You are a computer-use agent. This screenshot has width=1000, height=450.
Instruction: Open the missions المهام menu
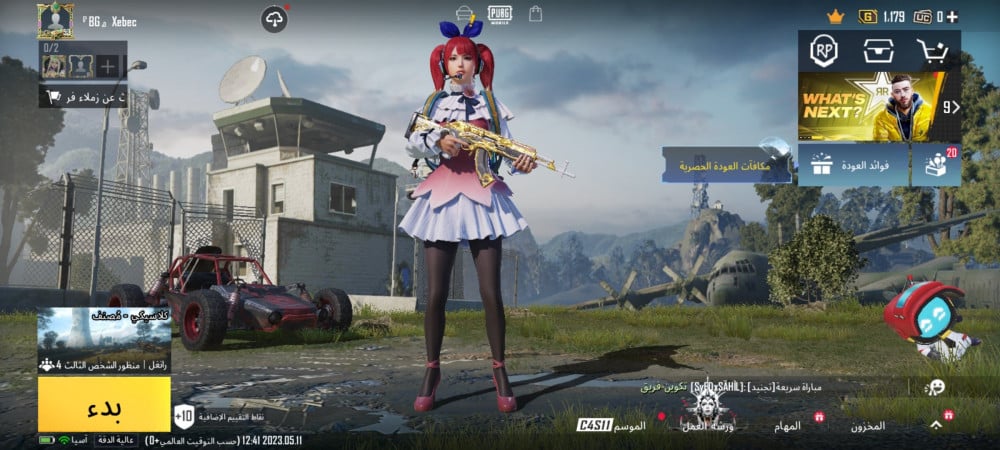tap(787, 425)
